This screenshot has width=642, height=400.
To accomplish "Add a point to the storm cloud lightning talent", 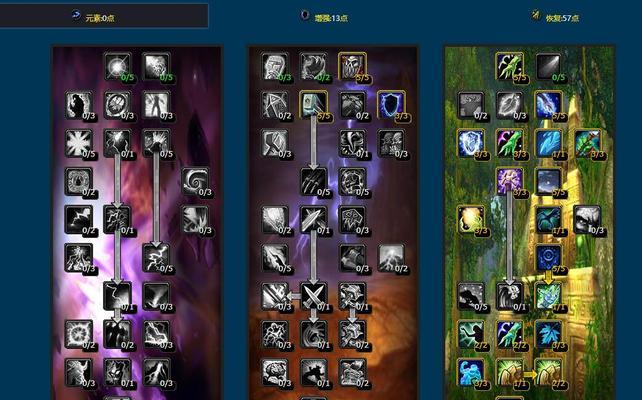I will click(391, 257).
